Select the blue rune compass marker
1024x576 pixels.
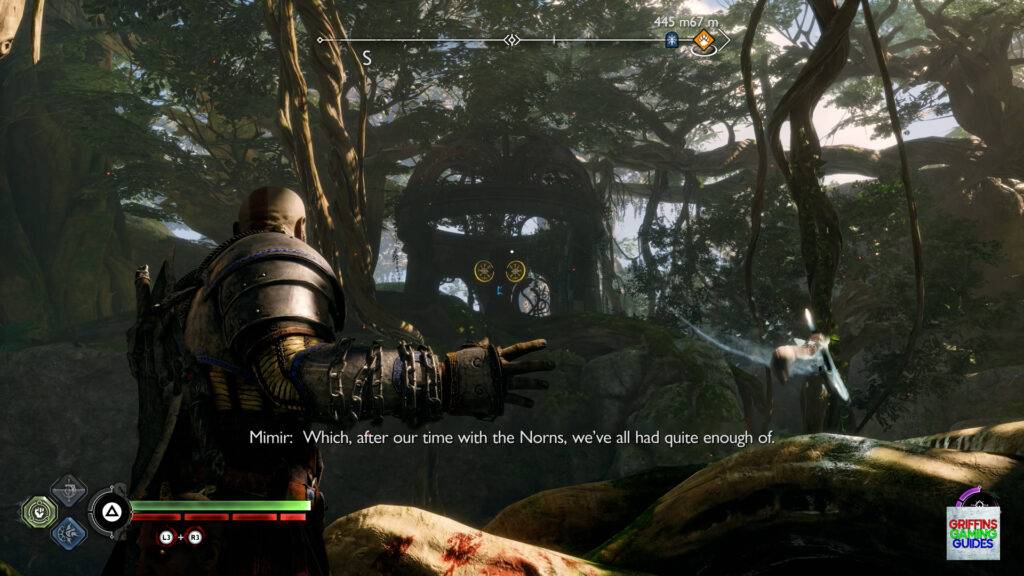tap(672, 40)
